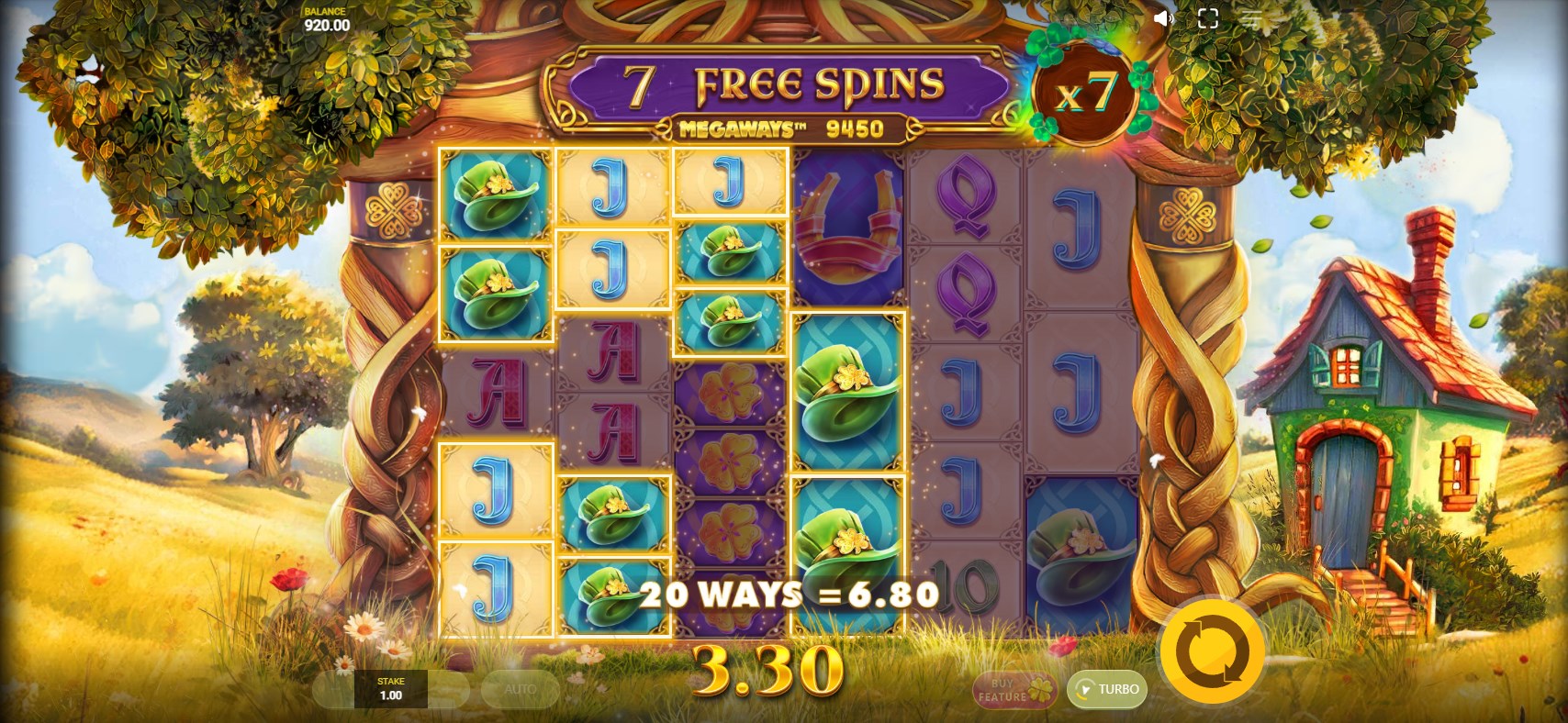This screenshot has width=1568, height=723.
Task: Click the yellow spin button
Action: tap(1212, 652)
